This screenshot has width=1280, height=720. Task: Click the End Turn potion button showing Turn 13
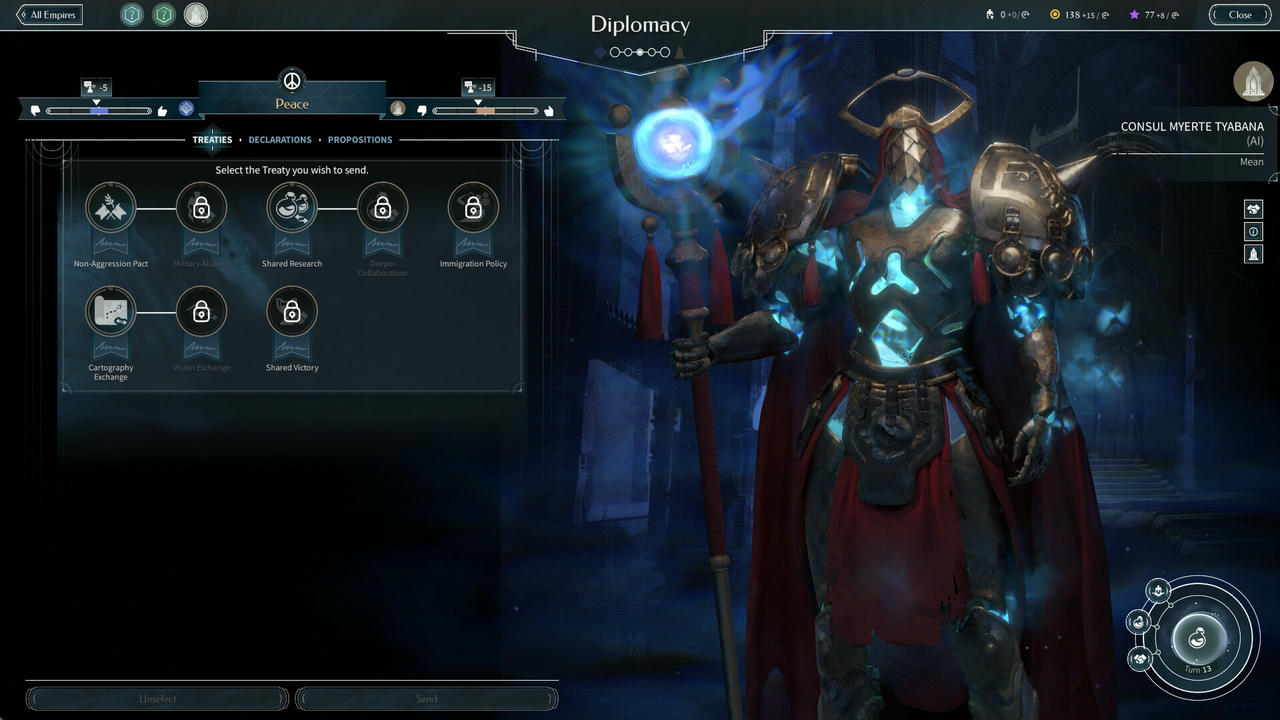coord(1196,638)
